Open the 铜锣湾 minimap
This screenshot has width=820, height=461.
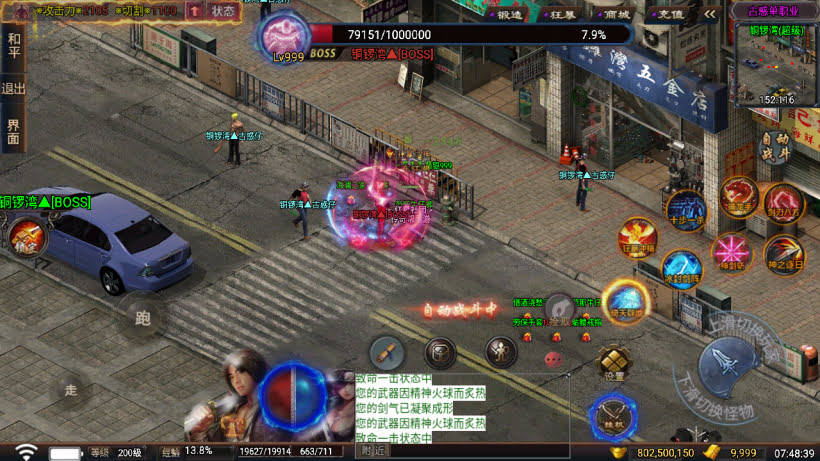(x=776, y=62)
